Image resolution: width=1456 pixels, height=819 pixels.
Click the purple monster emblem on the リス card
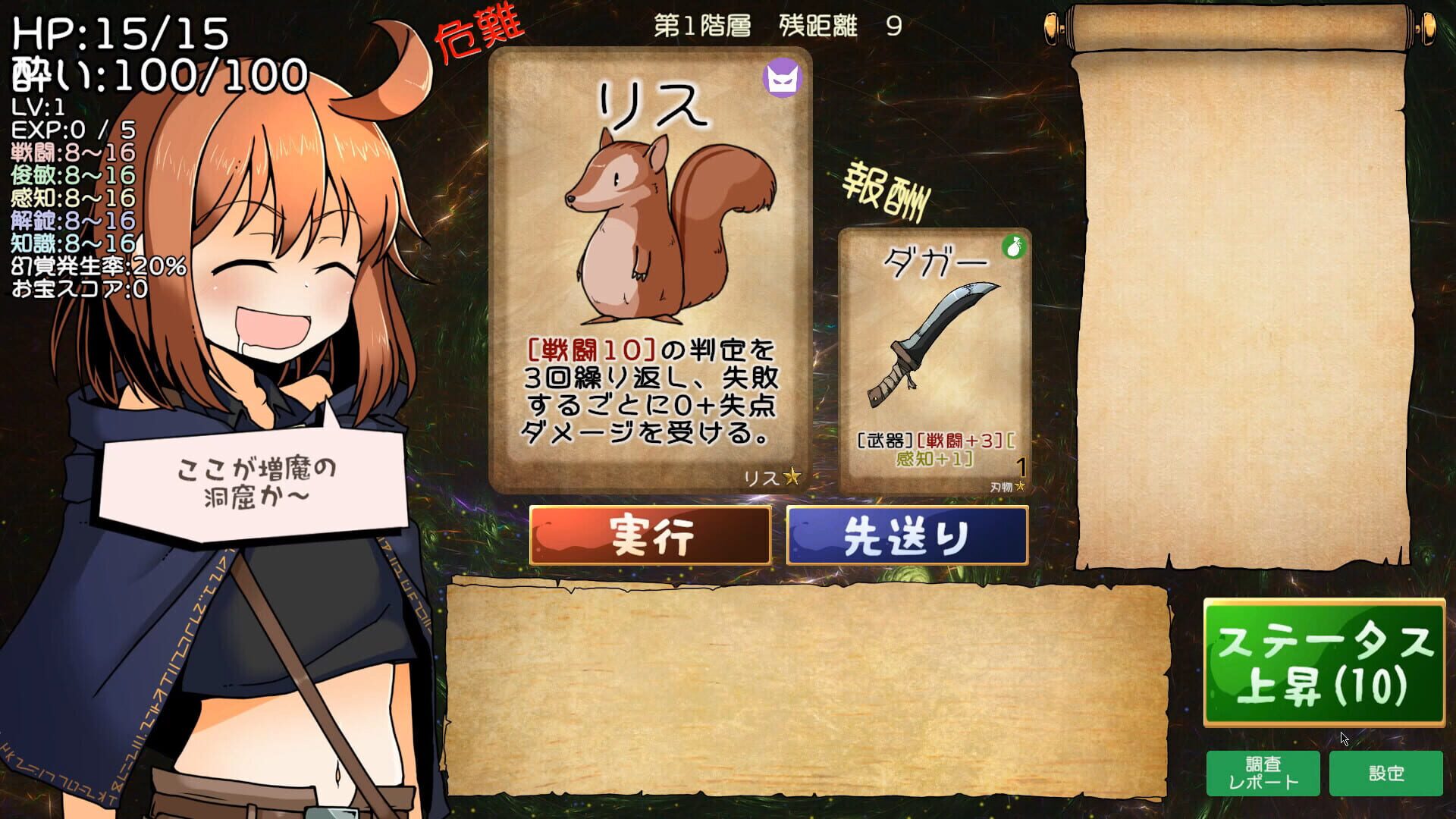click(x=783, y=76)
